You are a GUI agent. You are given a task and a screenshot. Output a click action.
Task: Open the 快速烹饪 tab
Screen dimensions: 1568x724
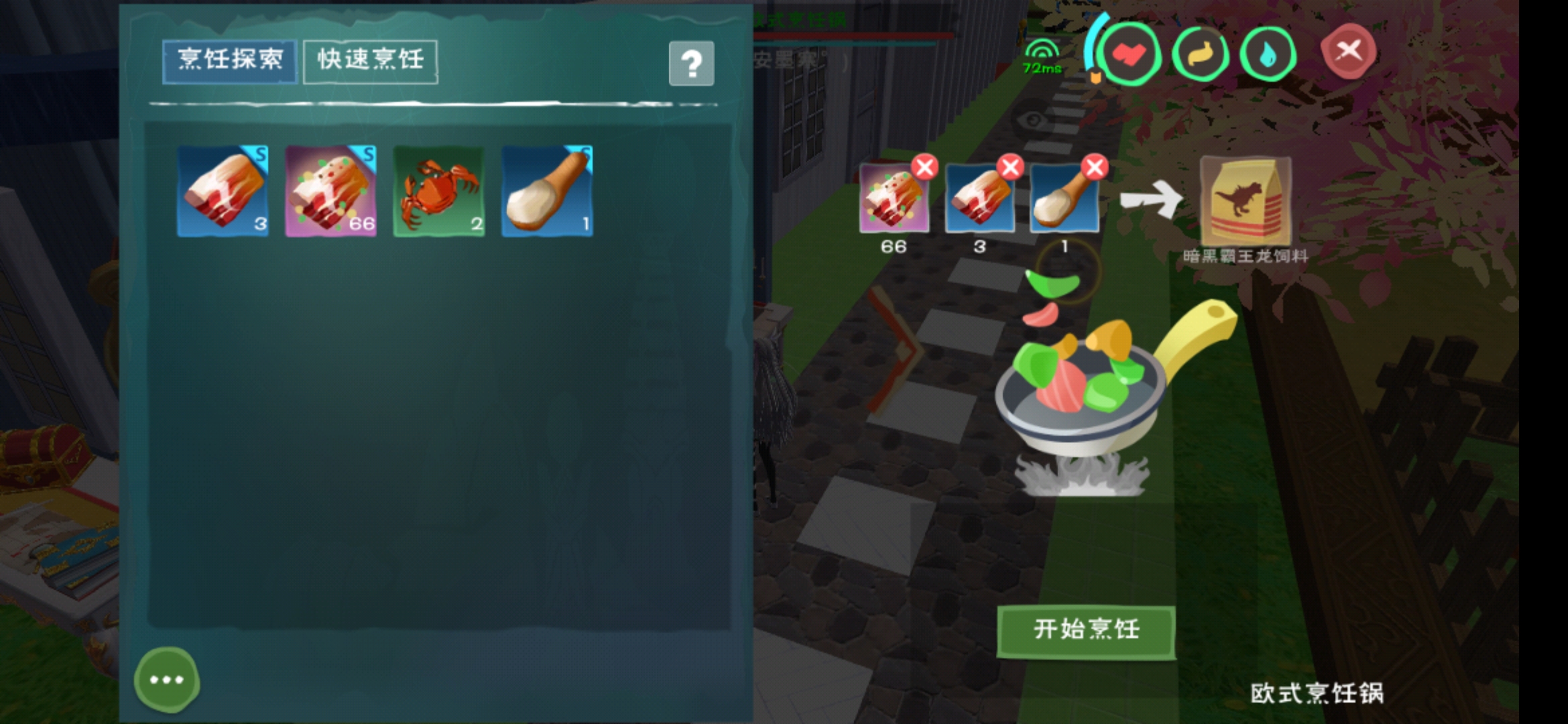coord(371,61)
